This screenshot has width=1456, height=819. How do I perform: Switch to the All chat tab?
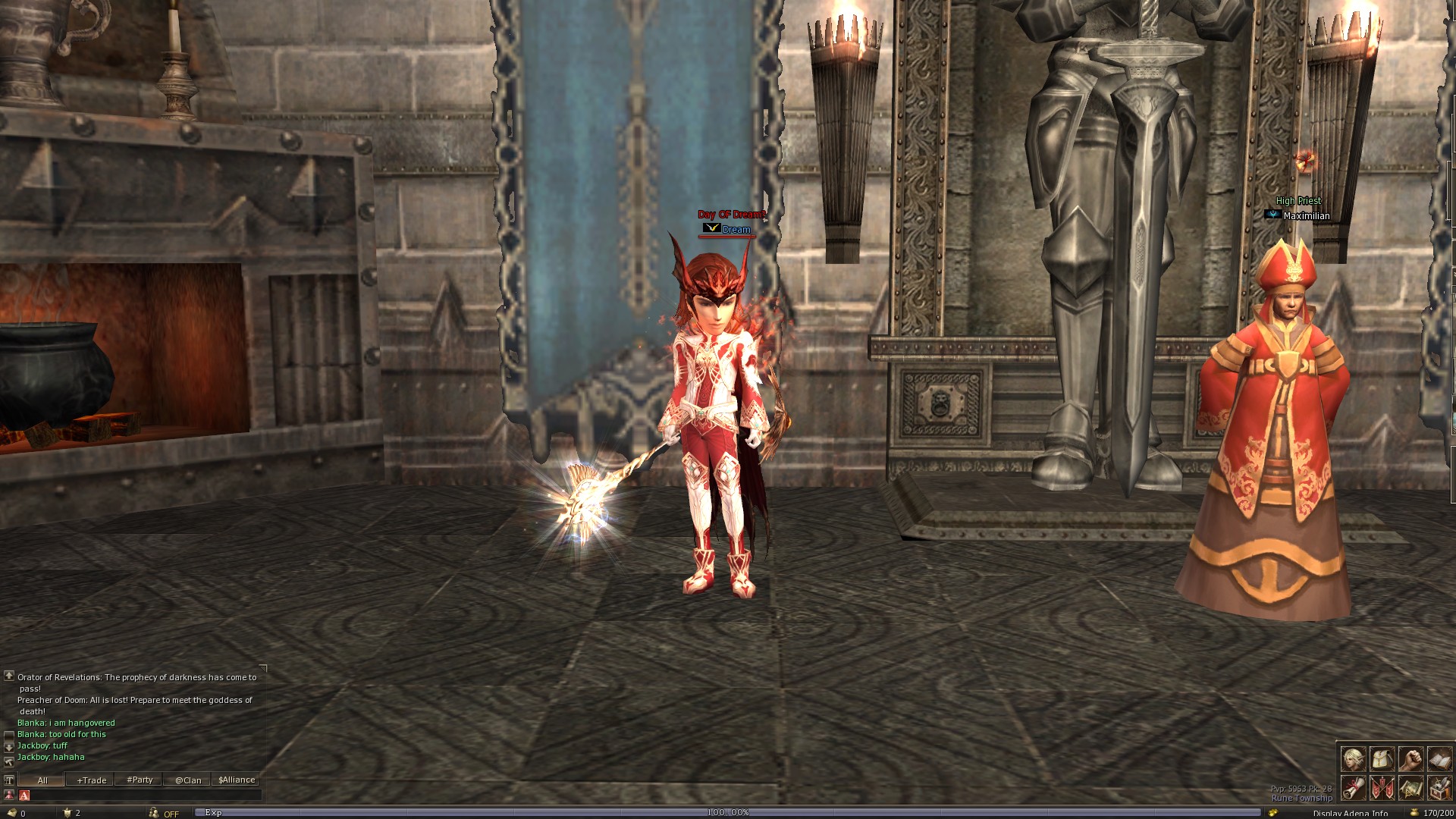(x=42, y=780)
